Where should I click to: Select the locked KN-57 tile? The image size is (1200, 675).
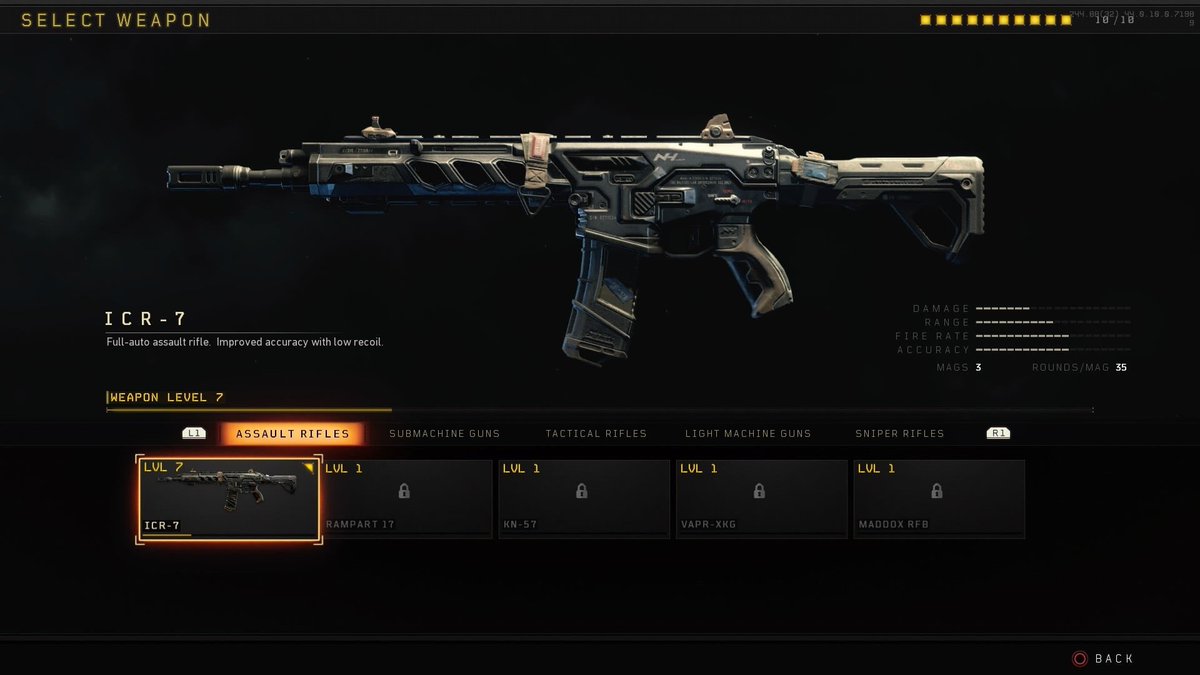[x=584, y=499]
